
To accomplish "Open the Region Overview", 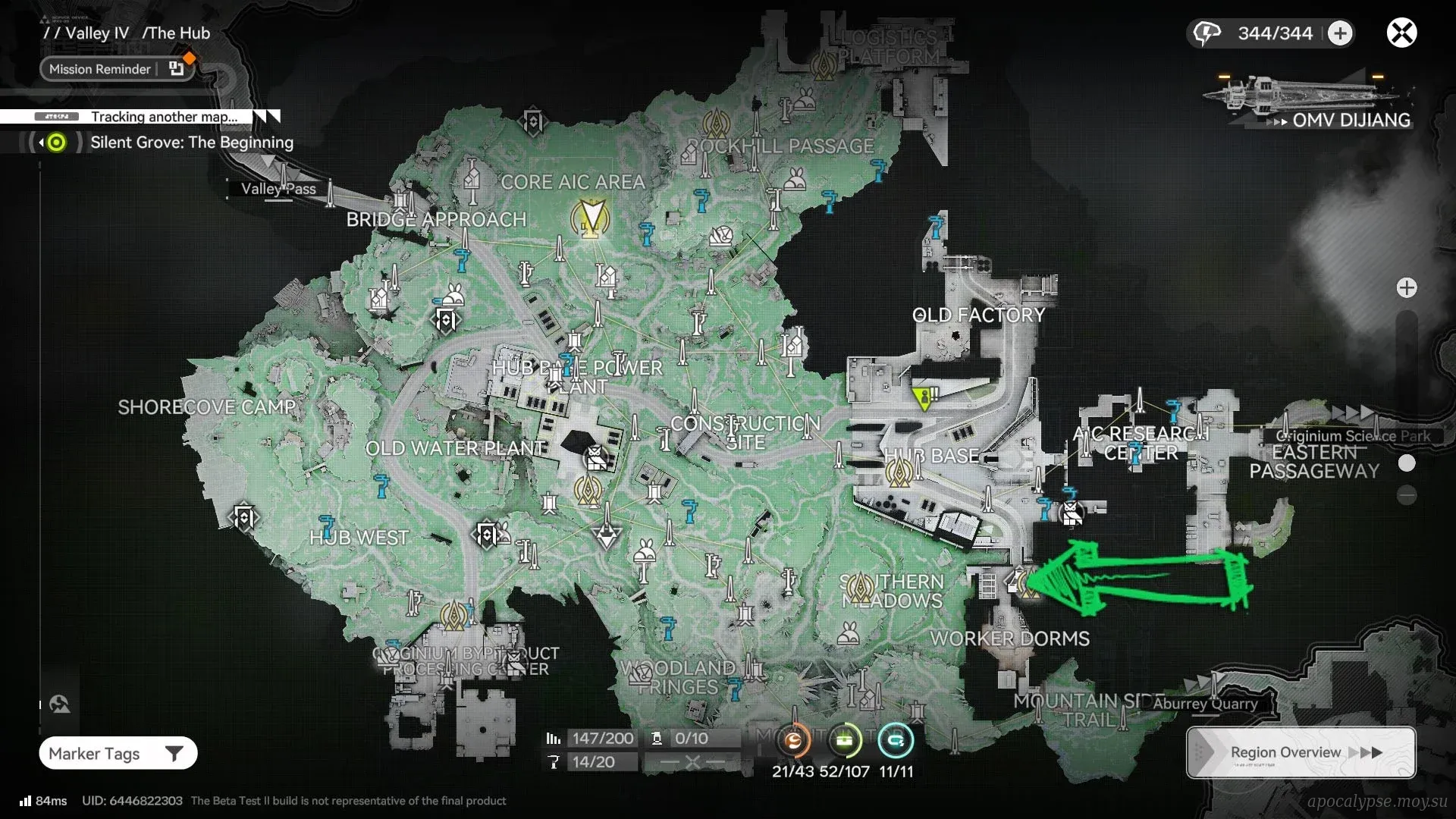I will pyautogui.click(x=1301, y=752).
